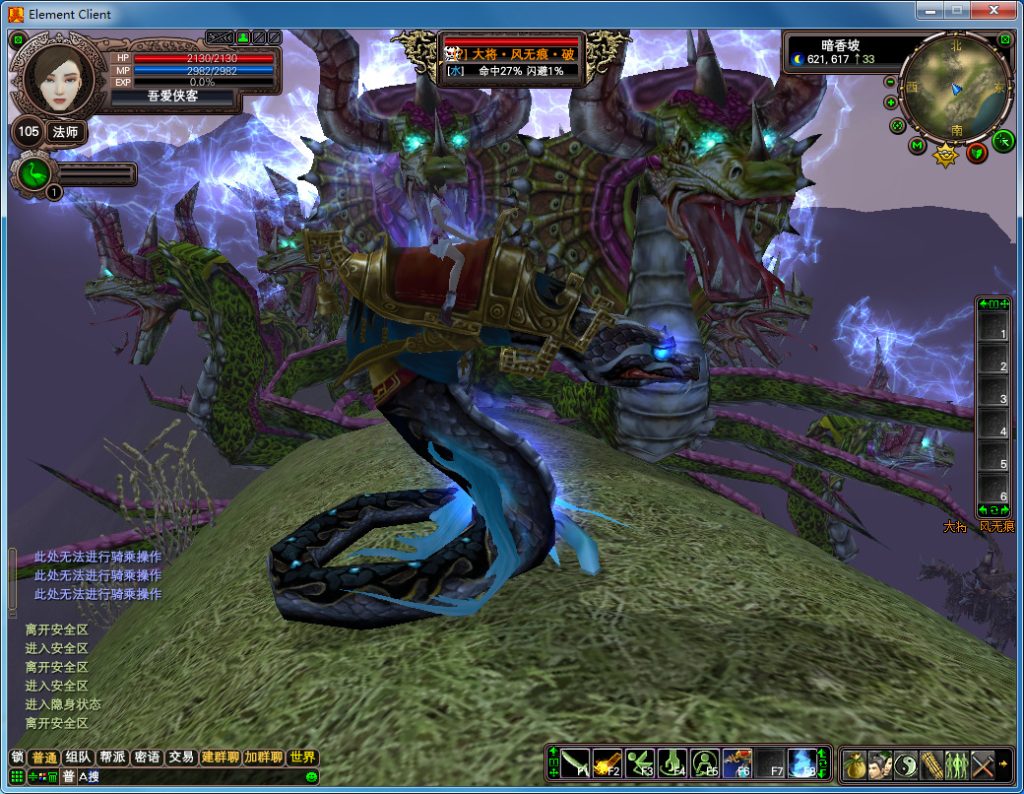This screenshot has width=1024, height=794.
Task: Open the green smiley emoticon picker
Action: (x=312, y=777)
